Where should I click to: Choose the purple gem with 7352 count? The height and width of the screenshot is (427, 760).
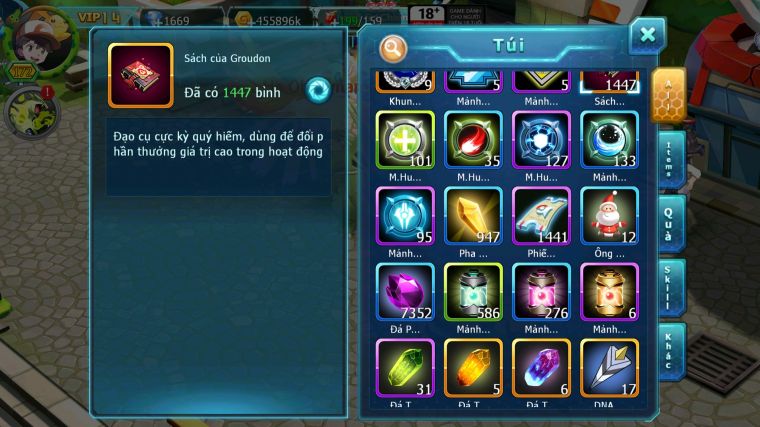point(405,292)
